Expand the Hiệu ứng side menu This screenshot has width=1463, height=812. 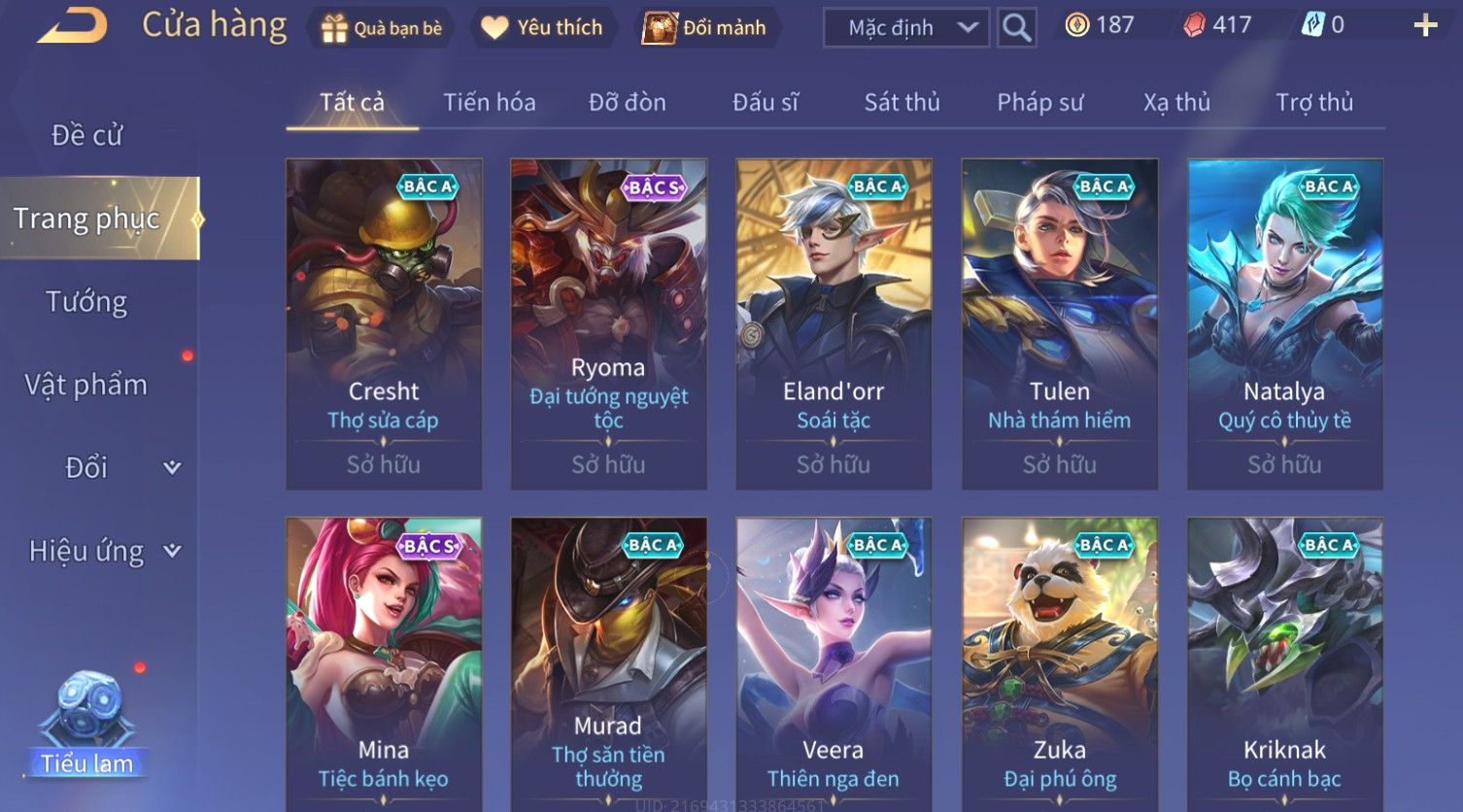pos(102,552)
